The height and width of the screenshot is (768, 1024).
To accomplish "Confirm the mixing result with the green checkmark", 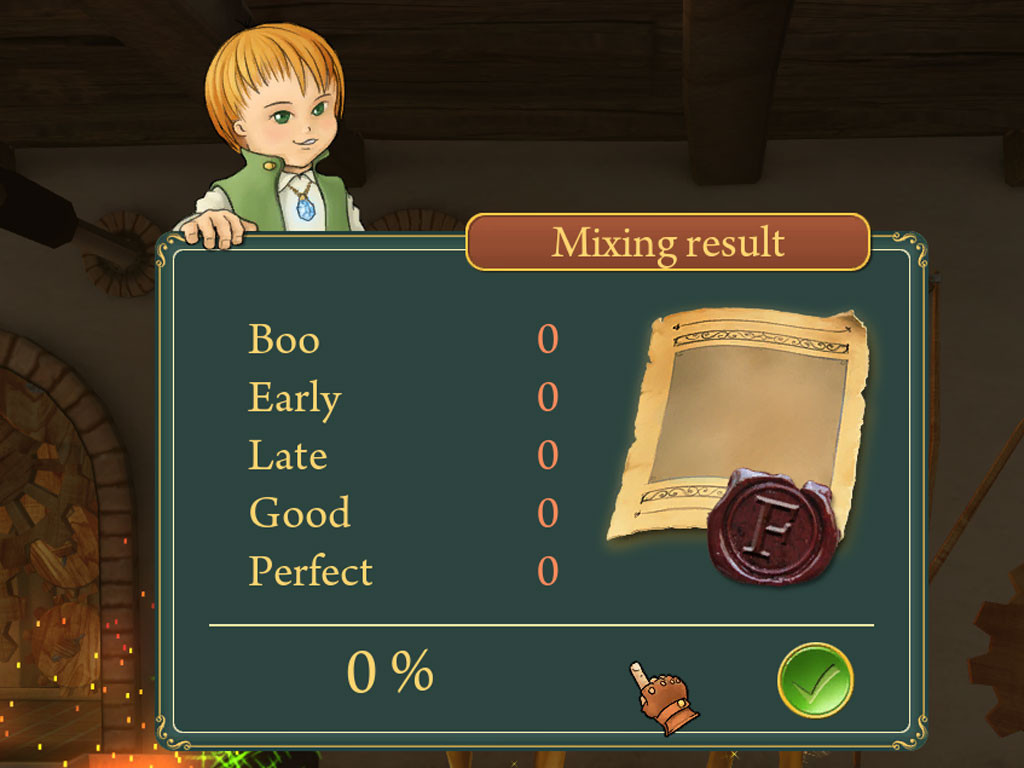I will pos(815,680).
